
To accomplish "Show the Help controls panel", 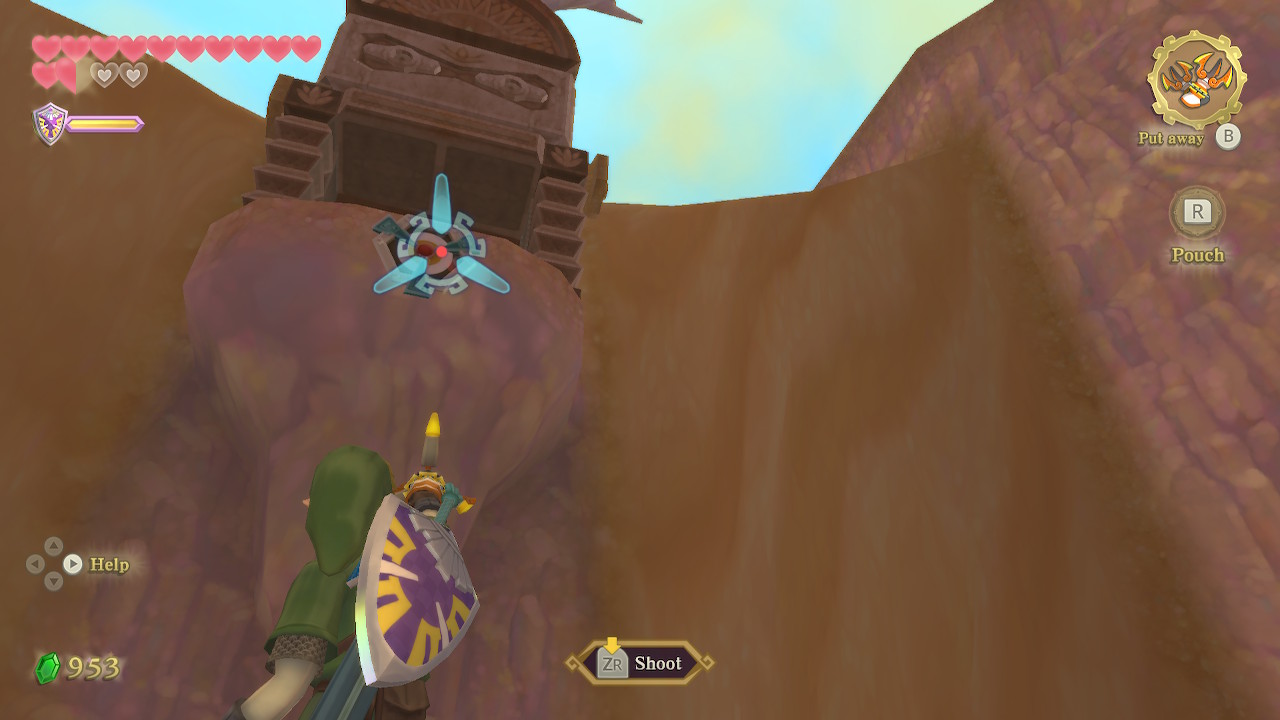I will (73, 564).
